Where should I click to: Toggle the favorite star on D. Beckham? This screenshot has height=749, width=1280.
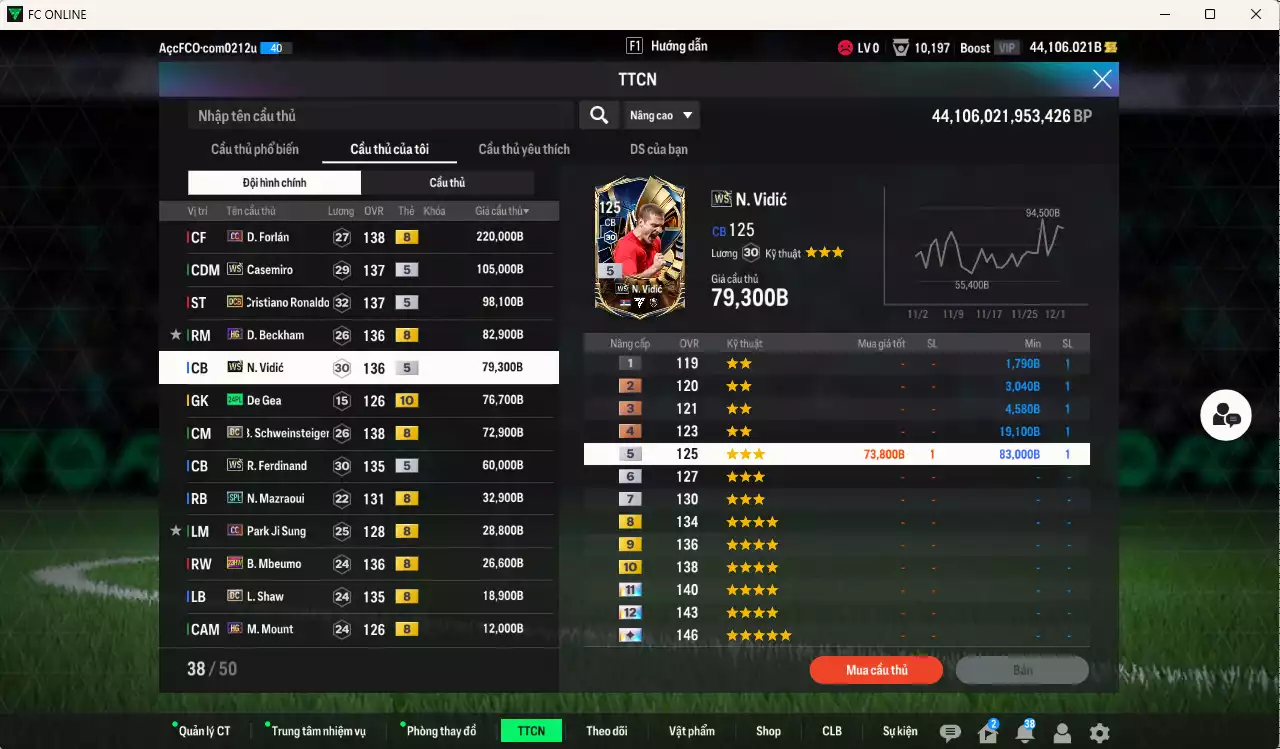(x=176, y=335)
